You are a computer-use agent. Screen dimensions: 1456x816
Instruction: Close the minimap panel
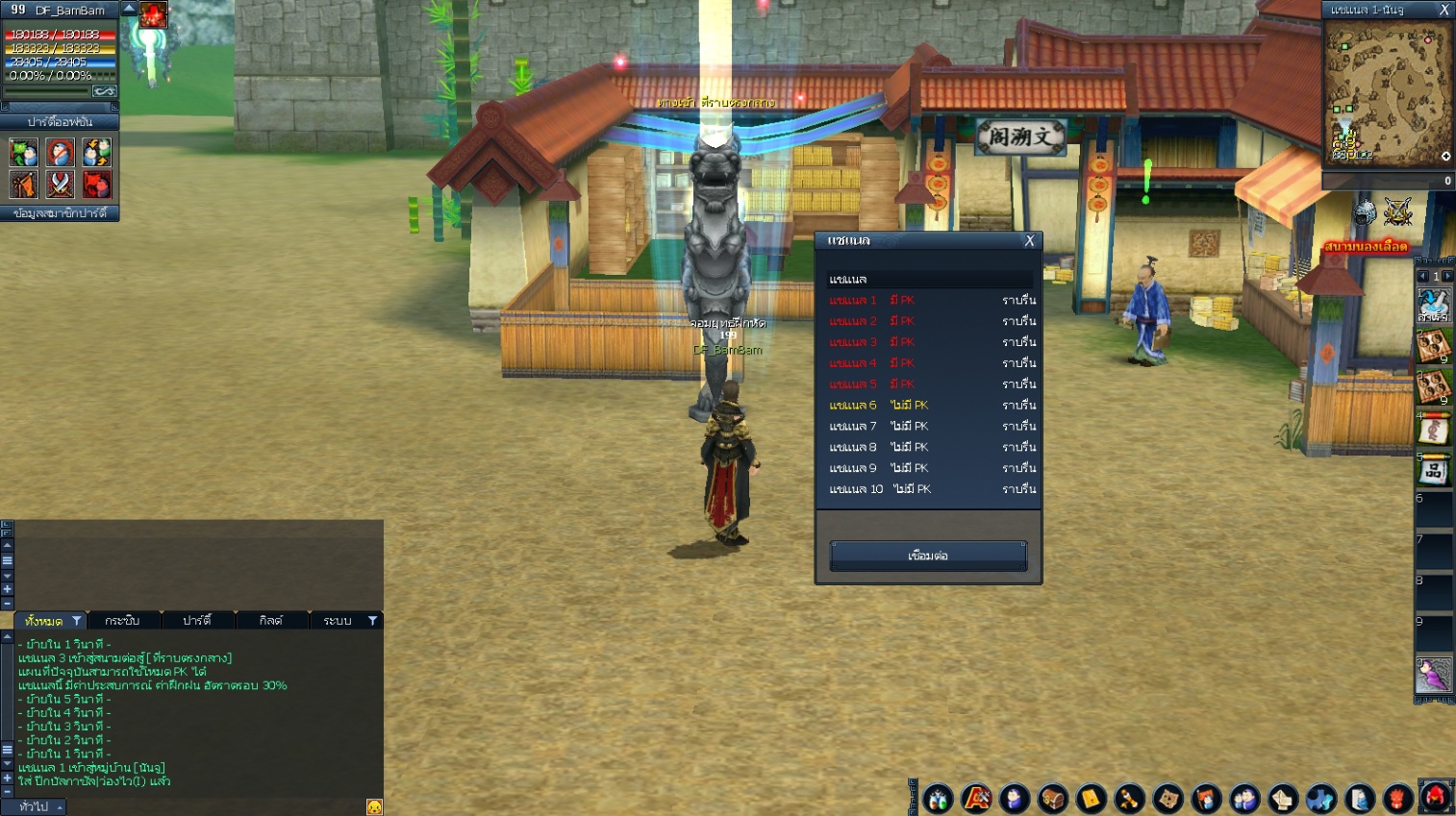tap(1443, 10)
